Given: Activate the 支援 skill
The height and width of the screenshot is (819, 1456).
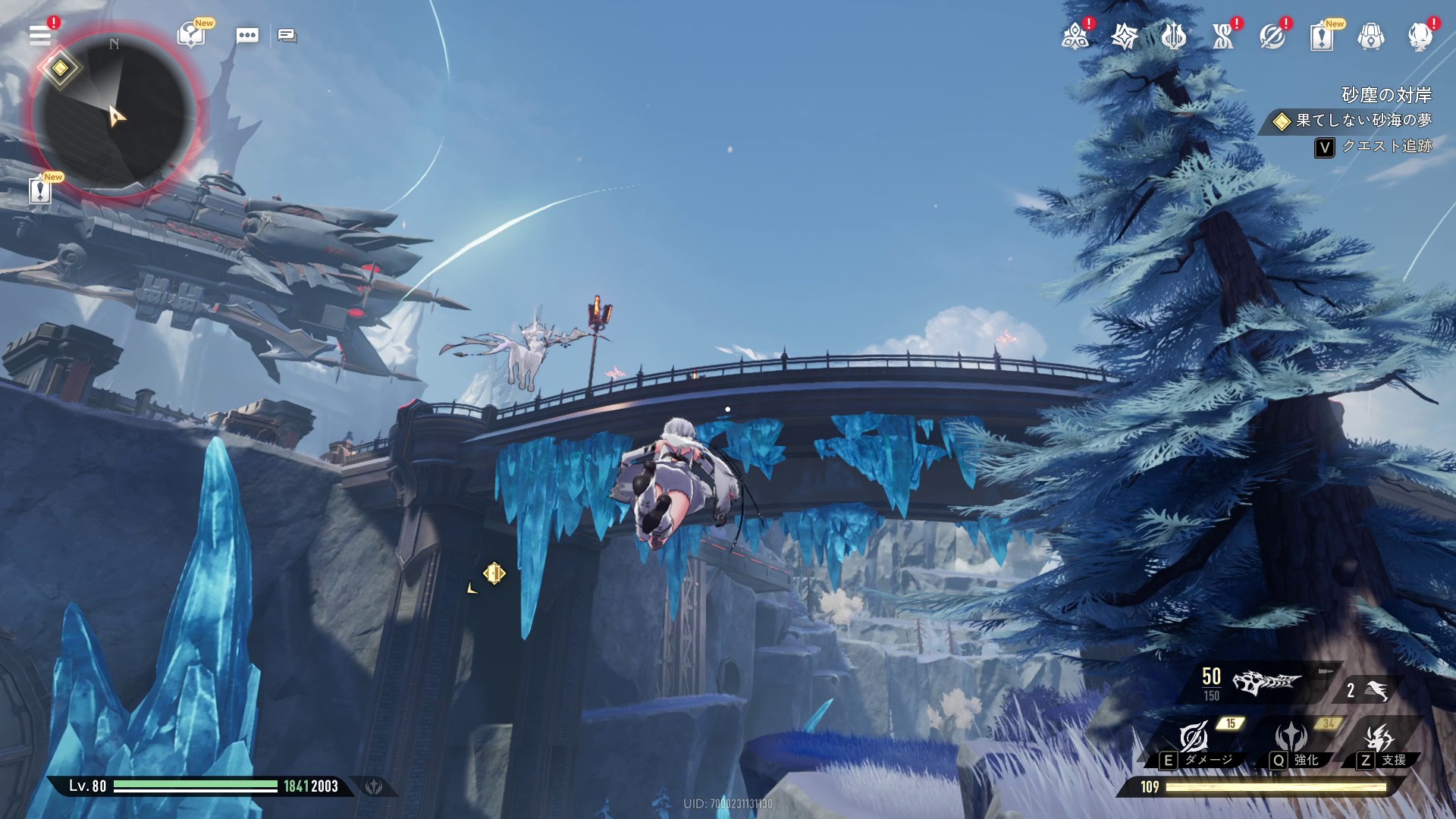Looking at the screenshot, I should coord(1379,738).
